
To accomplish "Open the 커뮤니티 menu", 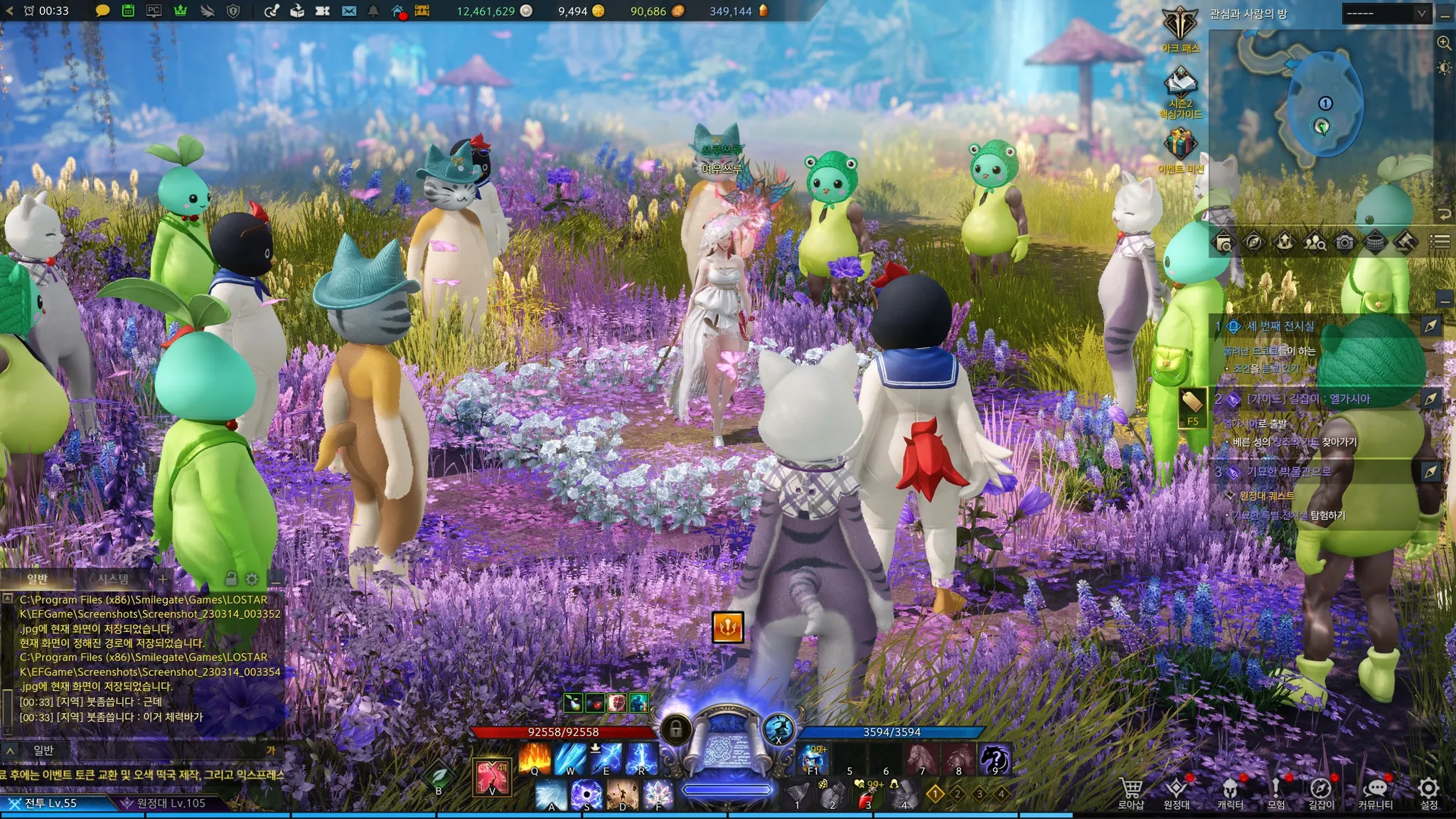I will (x=1375, y=793).
